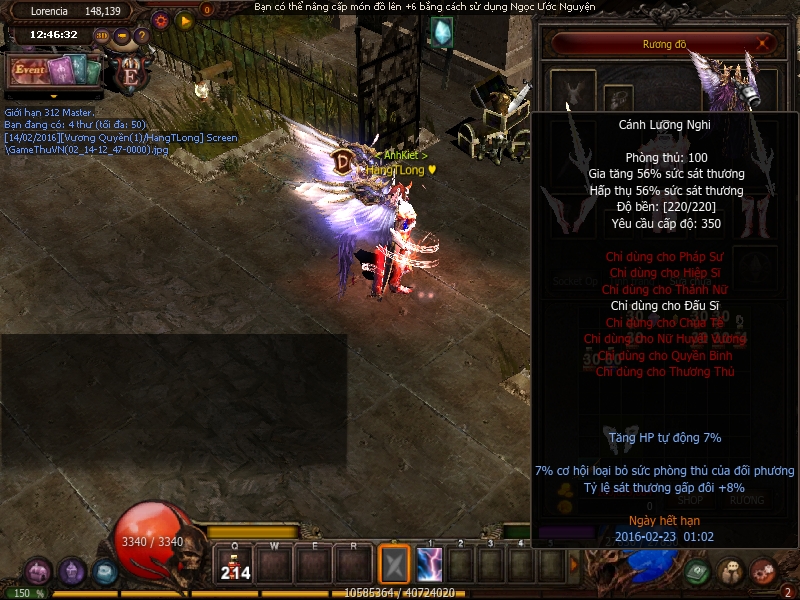The width and height of the screenshot is (800, 600).
Task: Expand the skill bar orange arrow
Action: pos(573,565)
